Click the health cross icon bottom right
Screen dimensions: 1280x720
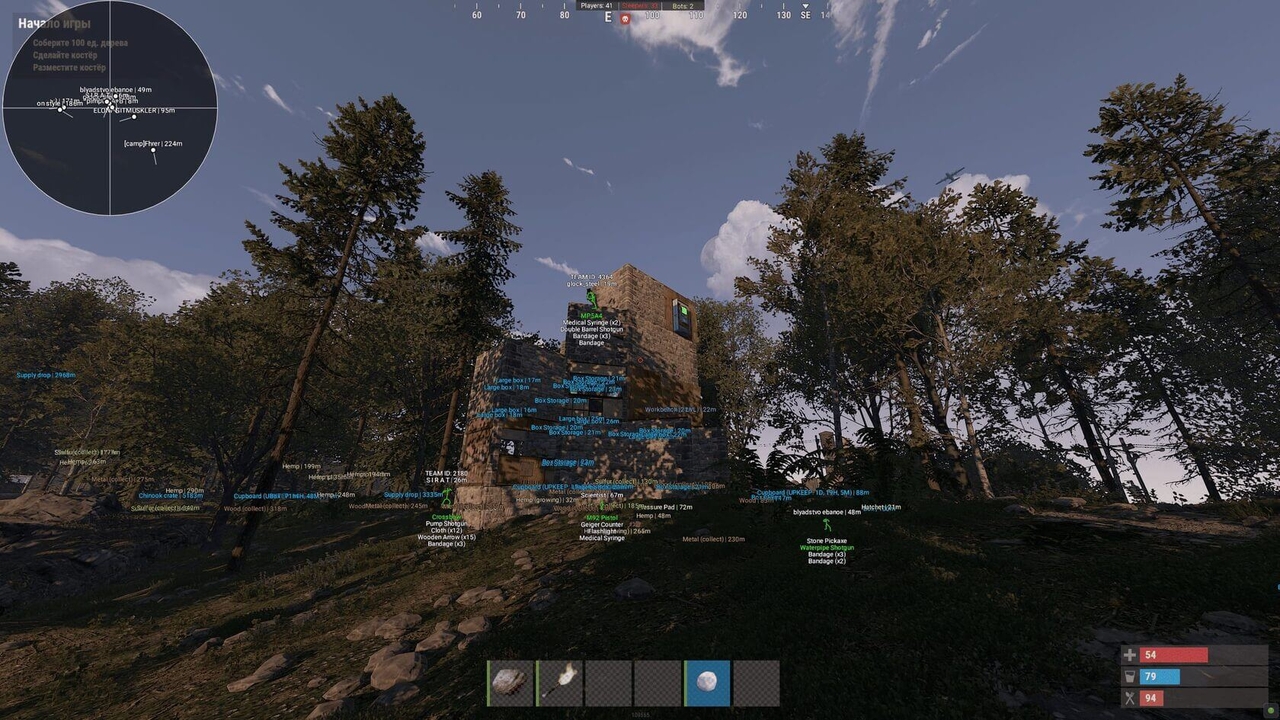click(1130, 655)
